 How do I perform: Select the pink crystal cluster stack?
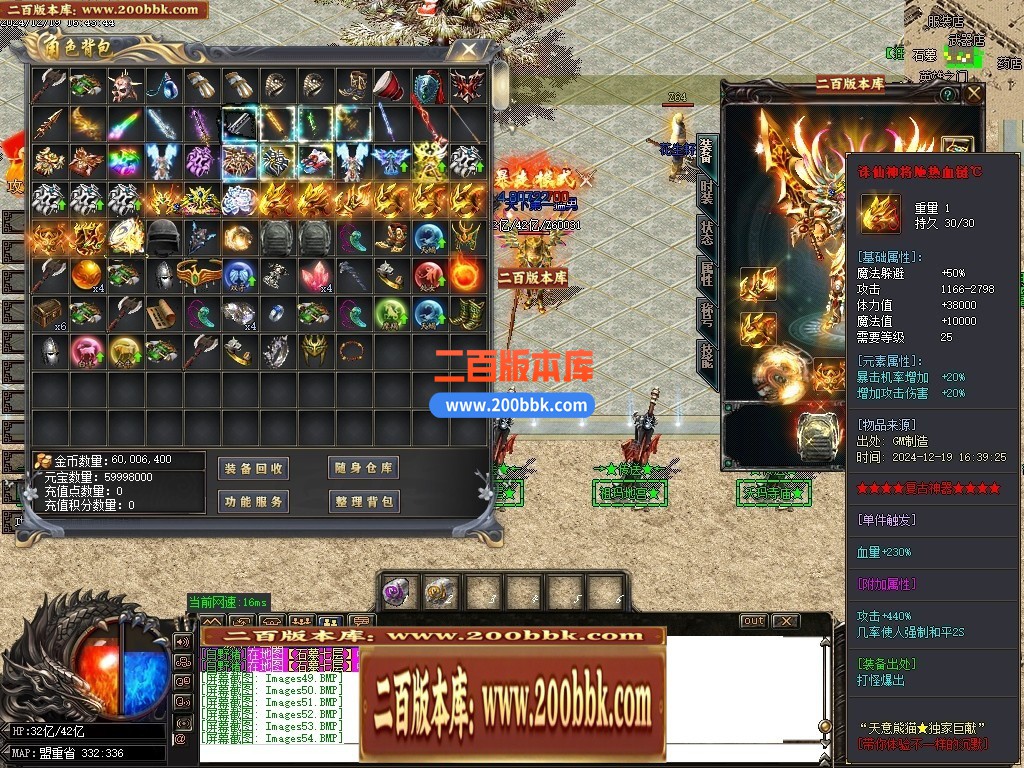point(314,275)
